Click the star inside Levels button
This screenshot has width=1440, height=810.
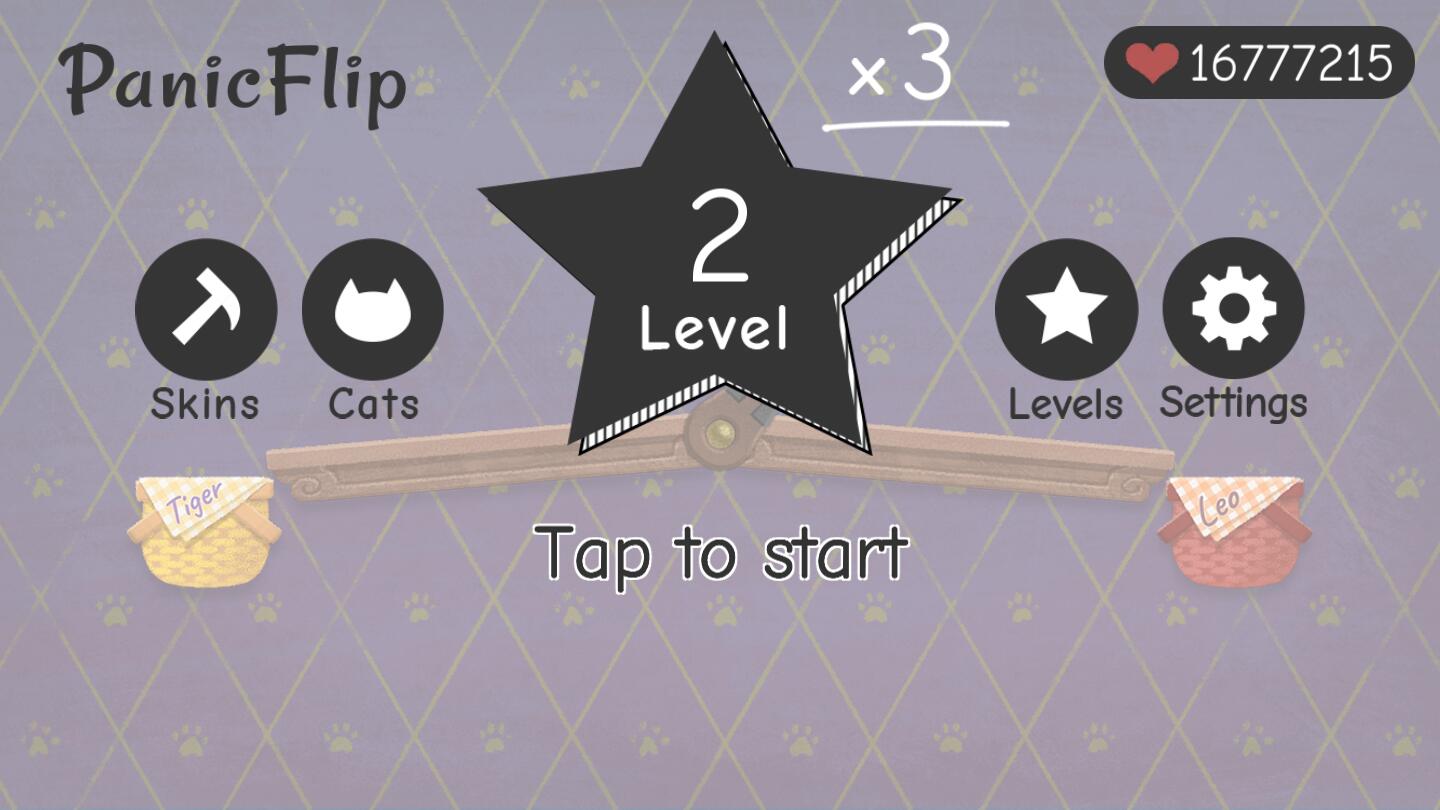click(1064, 308)
